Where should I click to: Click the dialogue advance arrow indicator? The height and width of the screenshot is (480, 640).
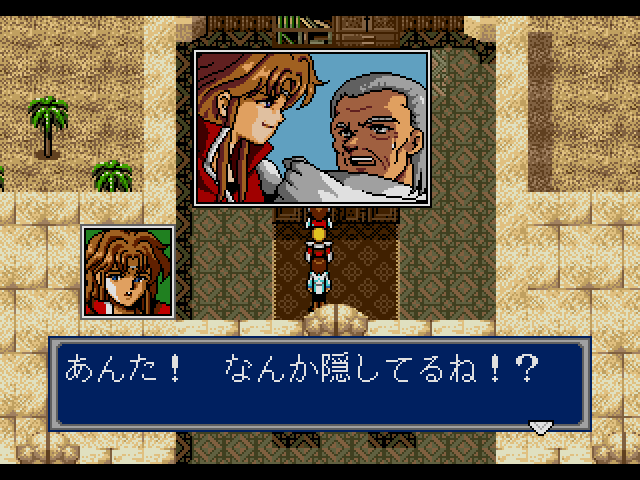pyautogui.click(x=540, y=427)
